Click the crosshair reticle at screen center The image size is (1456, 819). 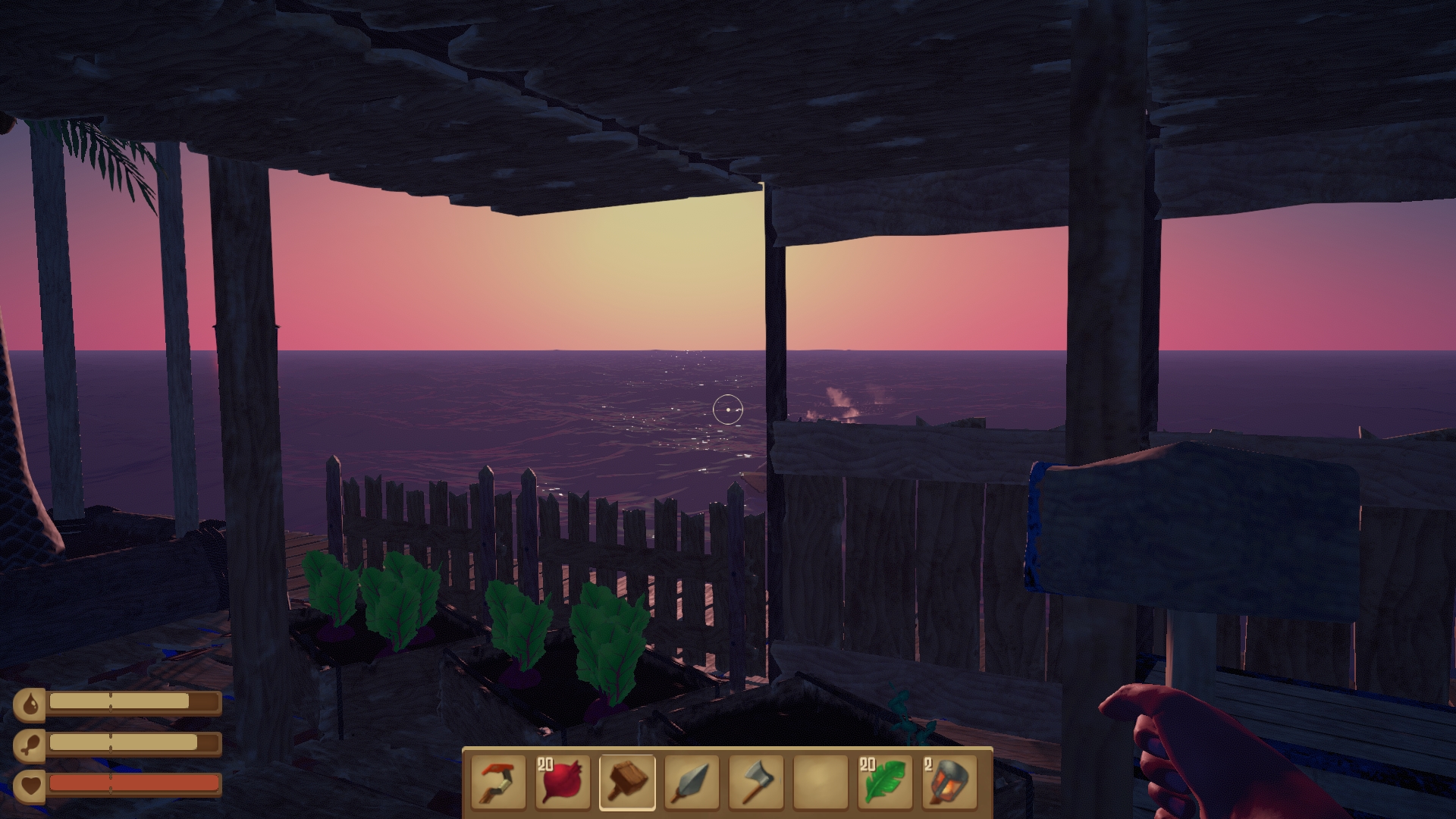[x=728, y=409]
